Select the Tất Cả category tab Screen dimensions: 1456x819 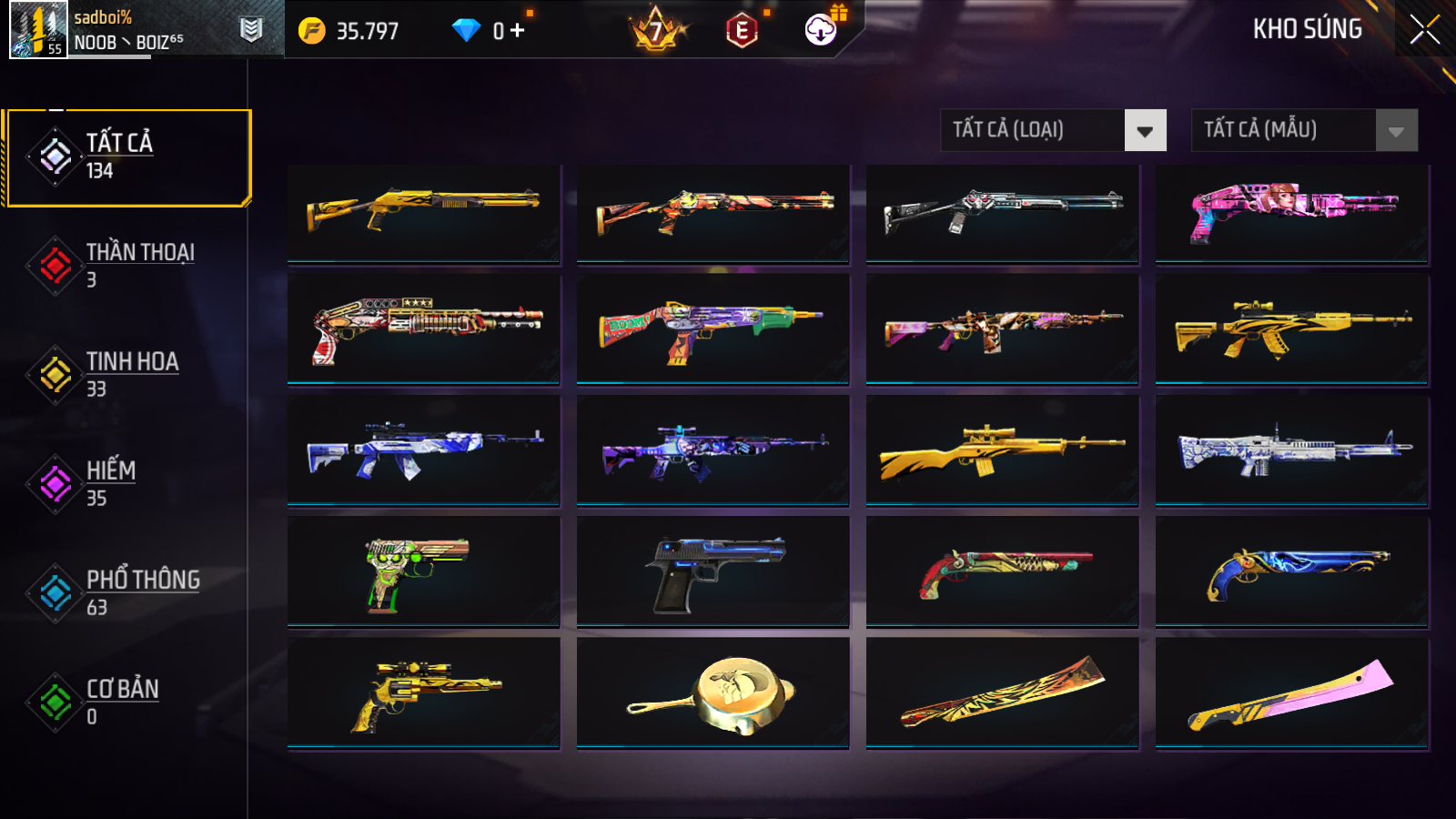(127, 157)
